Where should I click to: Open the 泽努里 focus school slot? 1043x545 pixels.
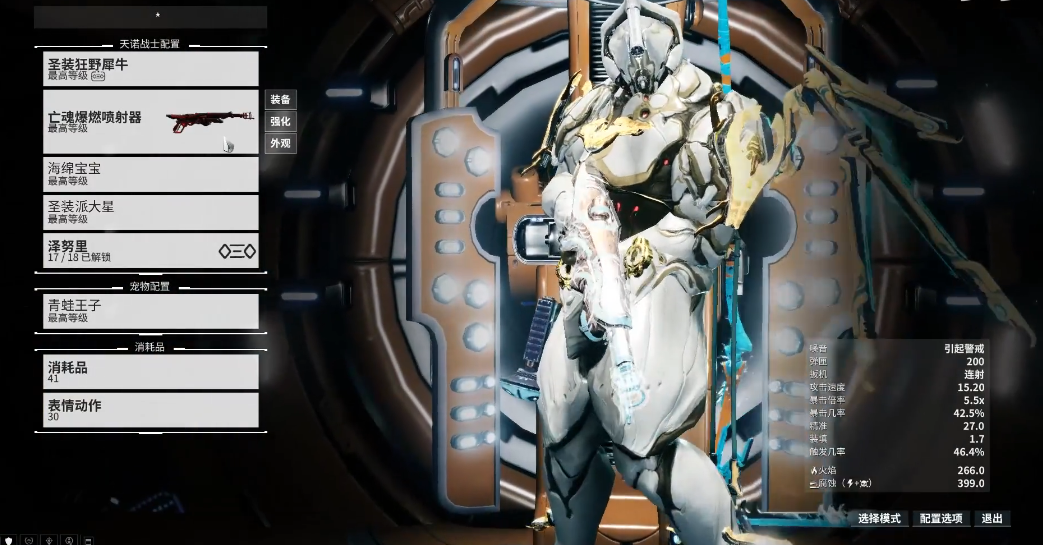(151, 251)
